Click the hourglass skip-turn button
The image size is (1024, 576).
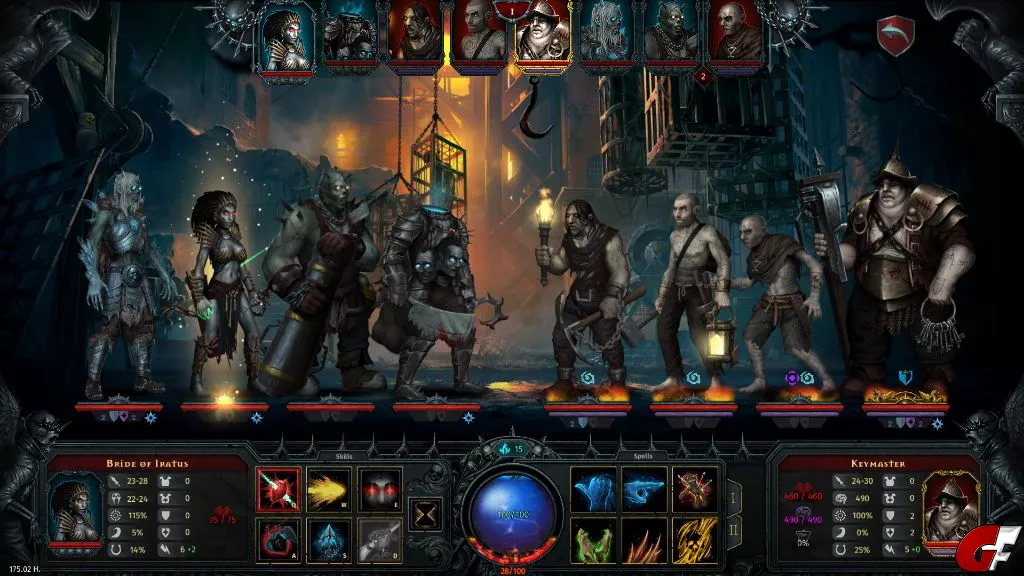pyautogui.click(x=427, y=513)
